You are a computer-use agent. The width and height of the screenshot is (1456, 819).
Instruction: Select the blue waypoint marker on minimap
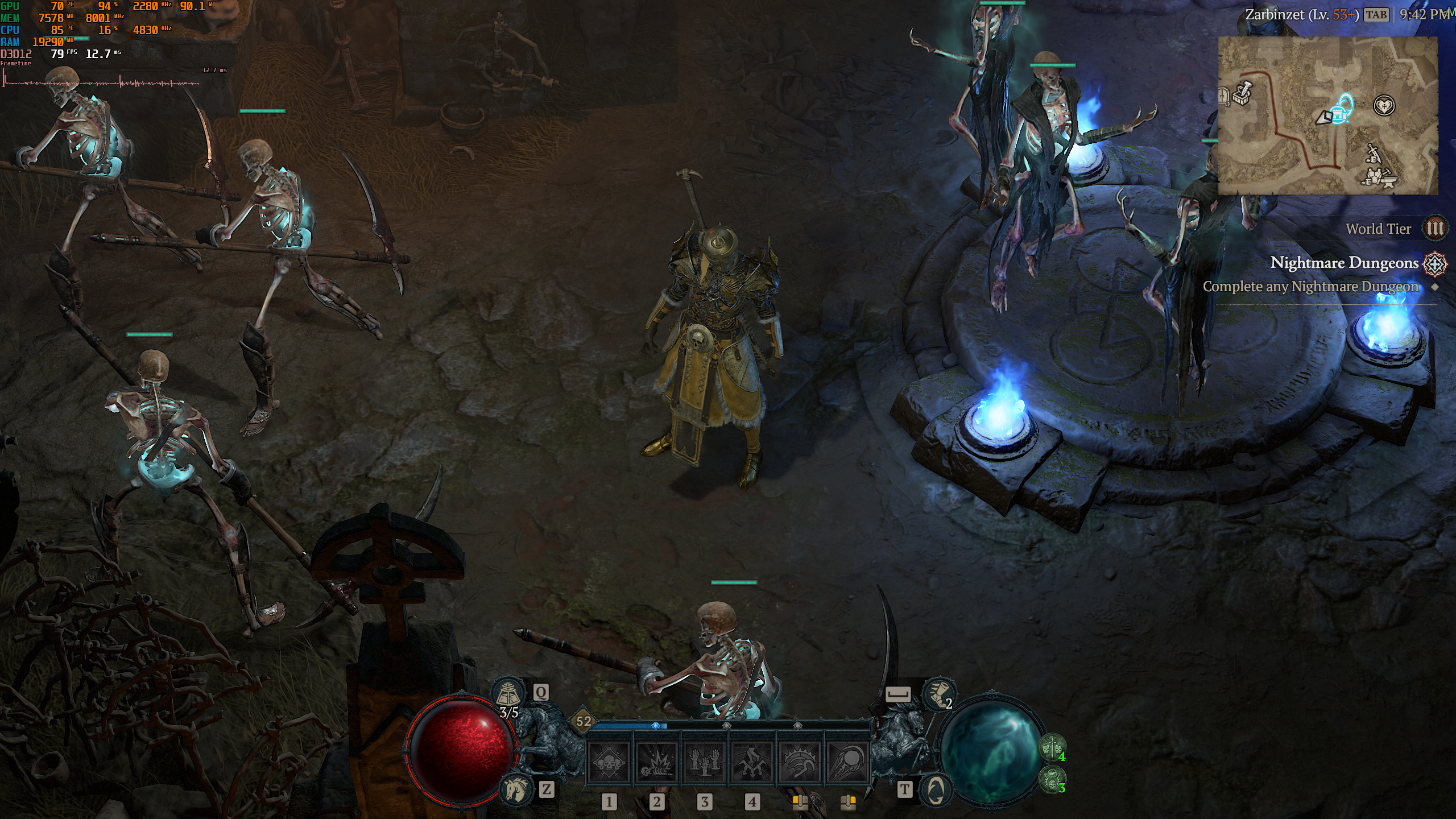[x=1345, y=108]
